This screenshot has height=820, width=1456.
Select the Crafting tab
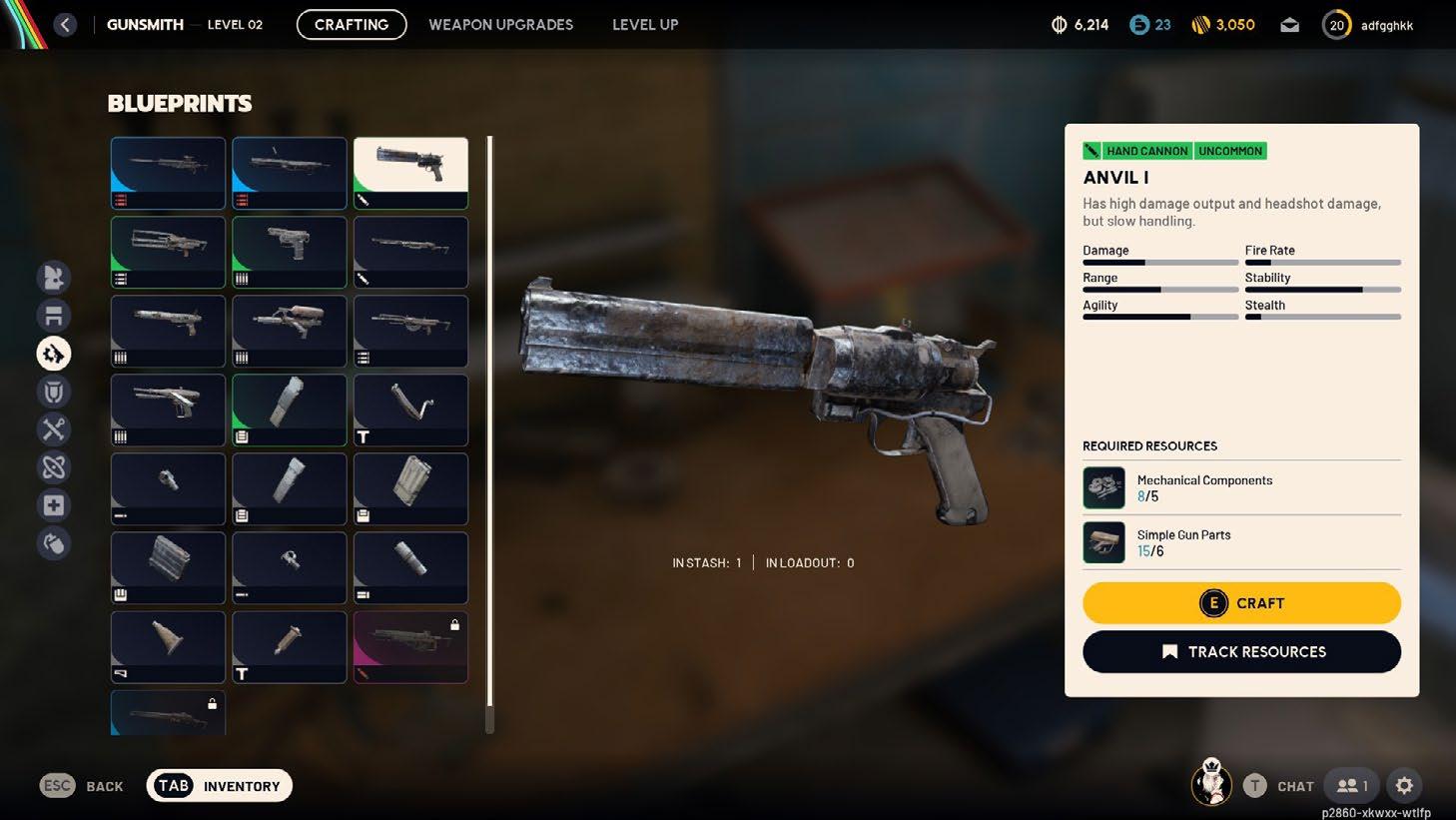click(x=352, y=25)
